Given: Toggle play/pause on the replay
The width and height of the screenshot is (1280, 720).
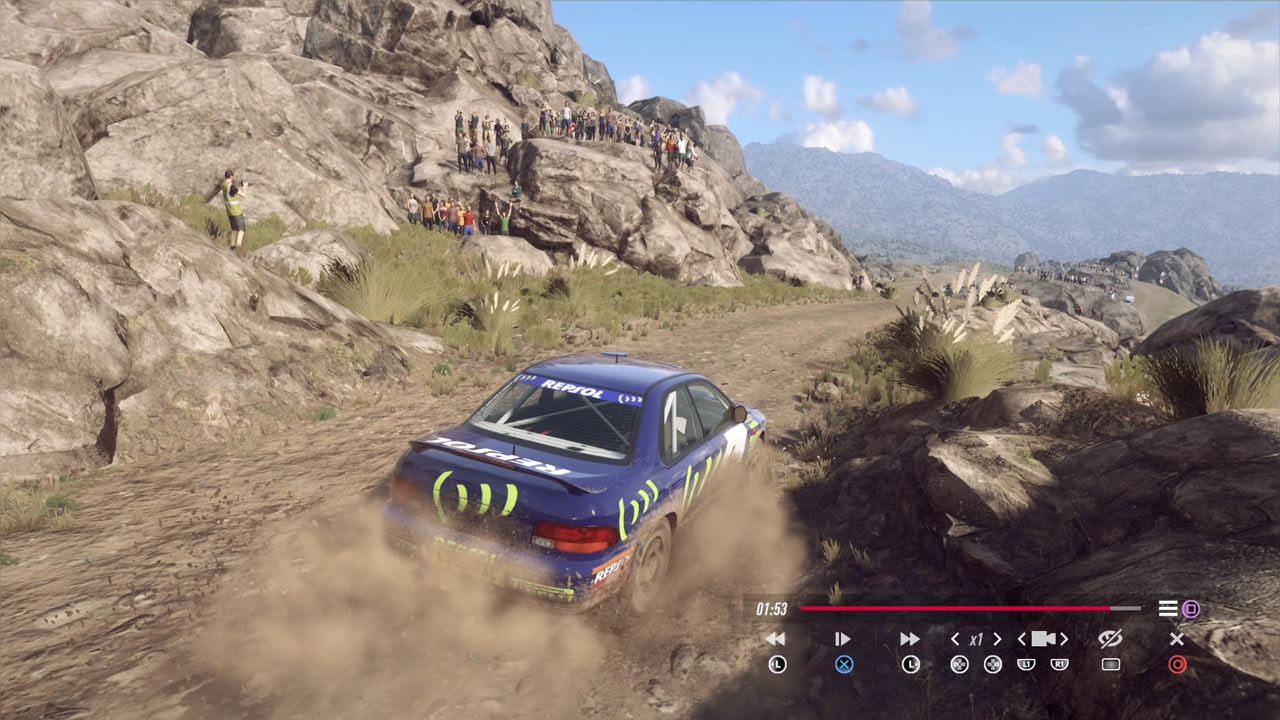Looking at the screenshot, I should coord(843,639).
